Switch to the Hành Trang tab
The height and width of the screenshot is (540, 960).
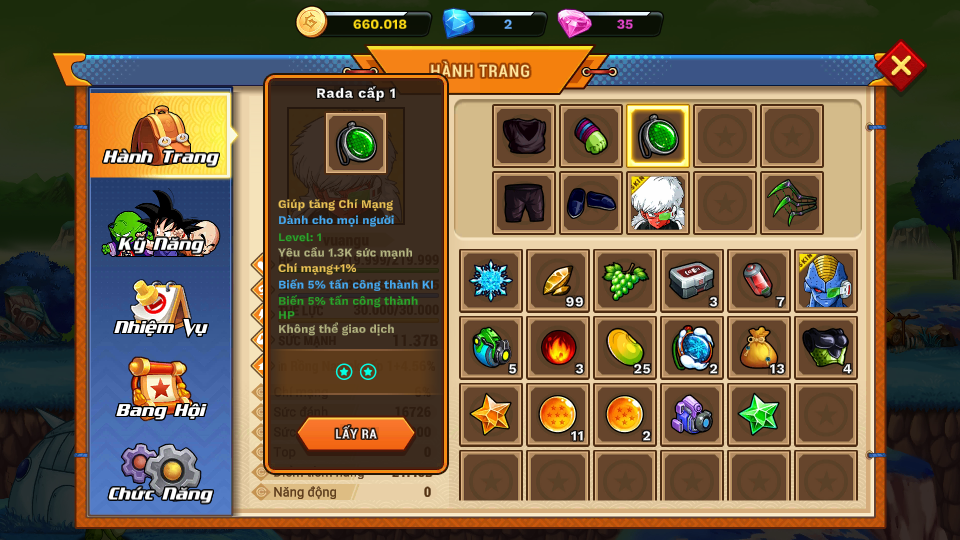click(160, 135)
